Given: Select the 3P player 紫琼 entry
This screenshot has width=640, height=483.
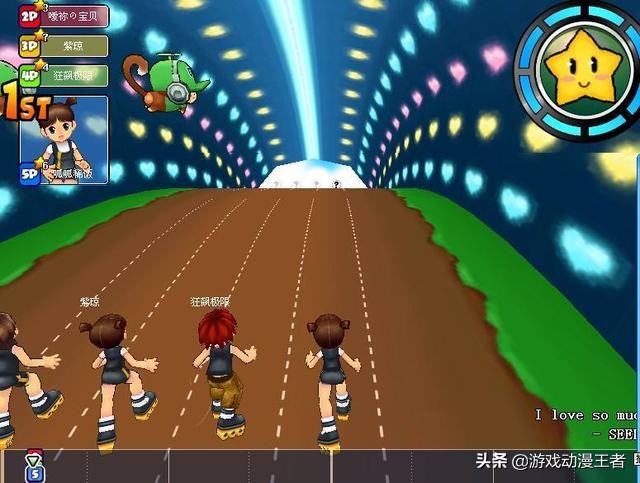Looking at the screenshot, I should pyautogui.click(x=63, y=46).
